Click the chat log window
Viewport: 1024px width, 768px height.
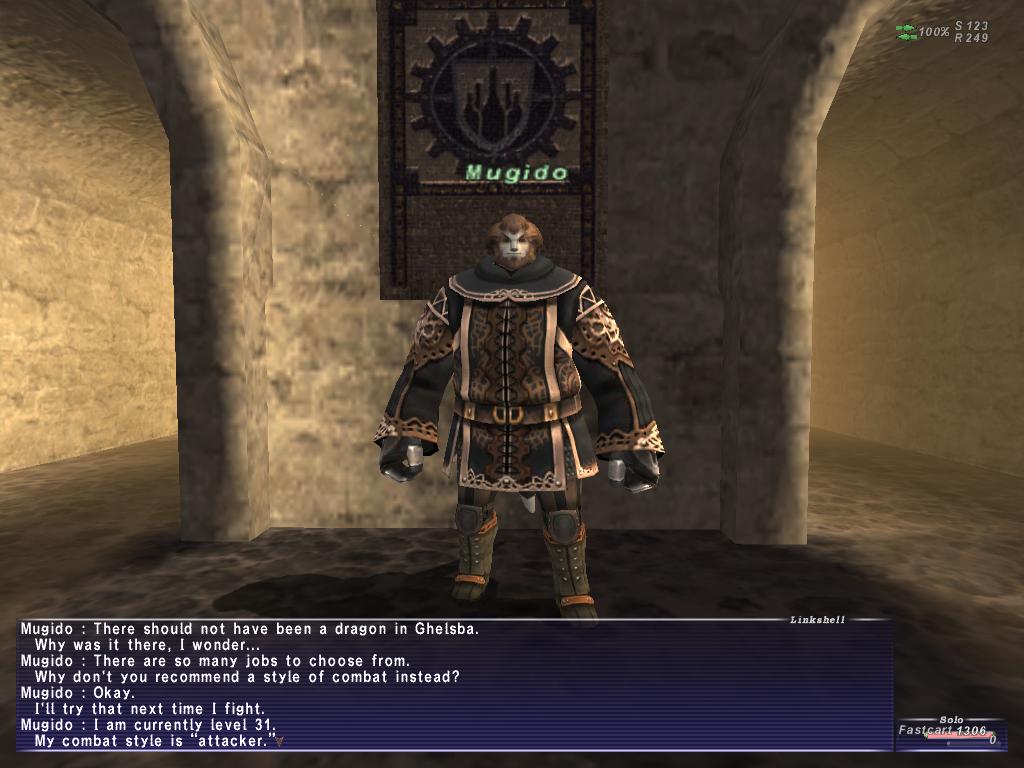click(455, 685)
